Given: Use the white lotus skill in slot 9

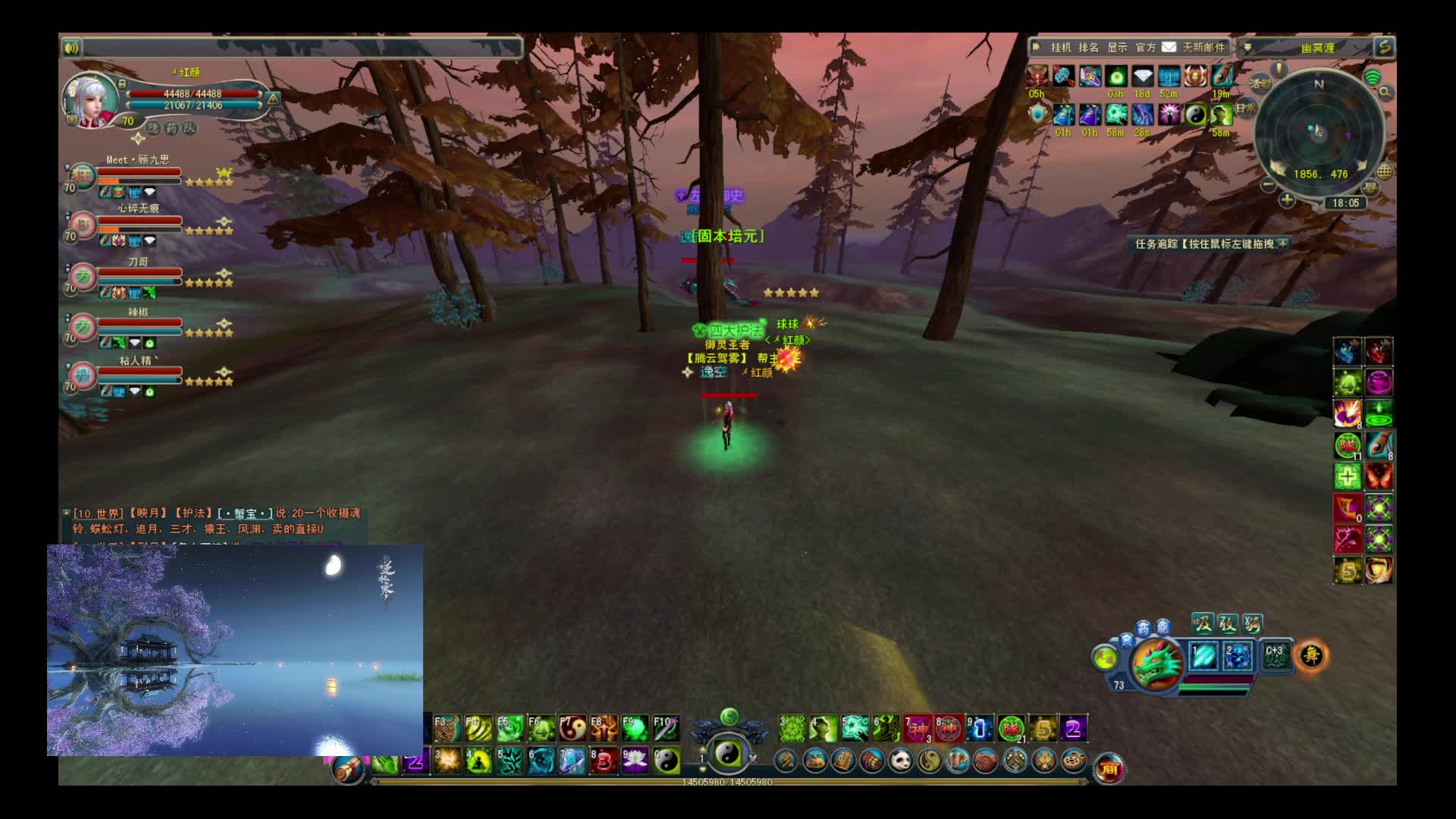Looking at the screenshot, I should click(635, 761).
